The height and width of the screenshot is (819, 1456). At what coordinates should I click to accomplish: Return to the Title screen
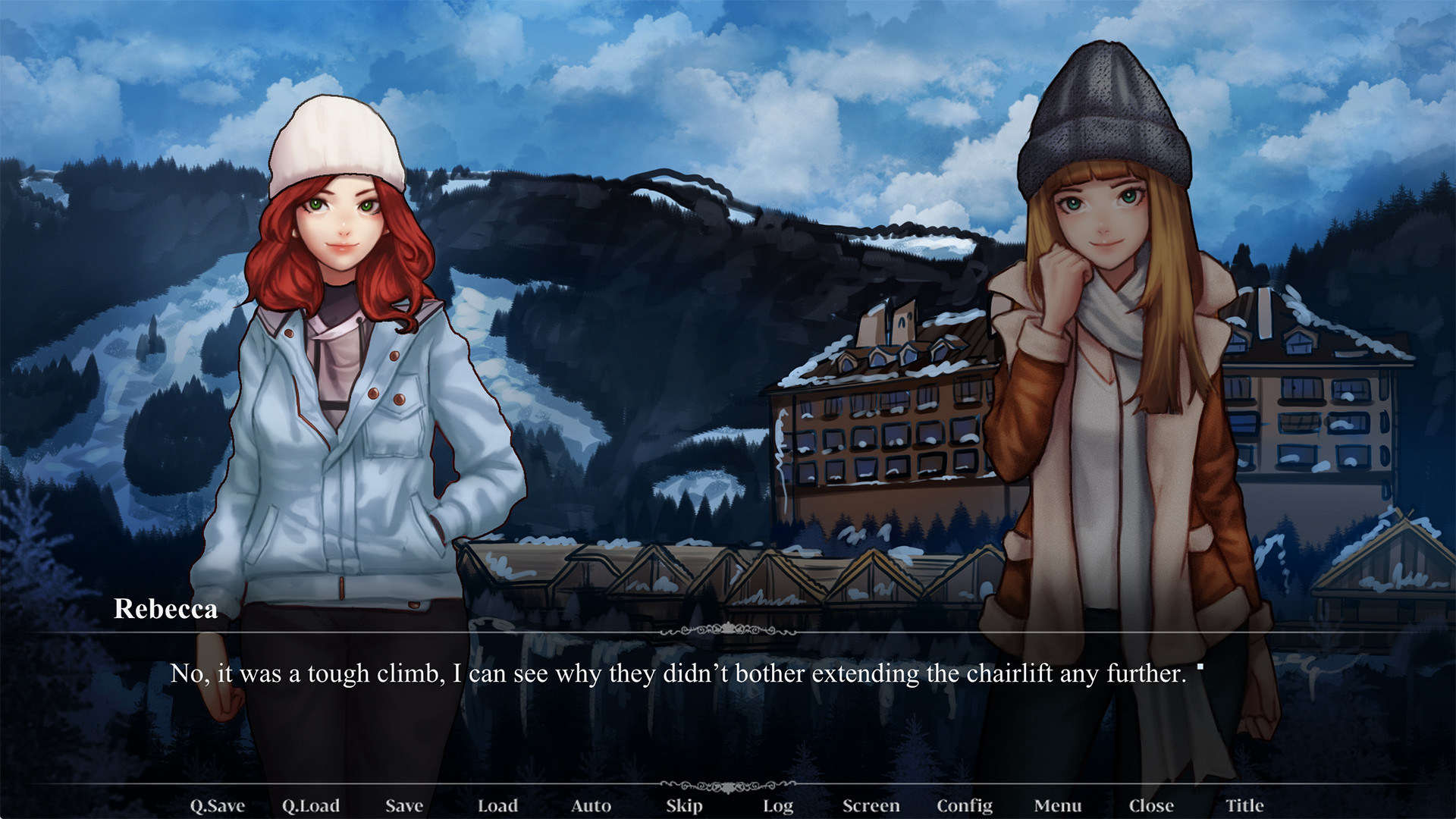tap(1244, 806)
